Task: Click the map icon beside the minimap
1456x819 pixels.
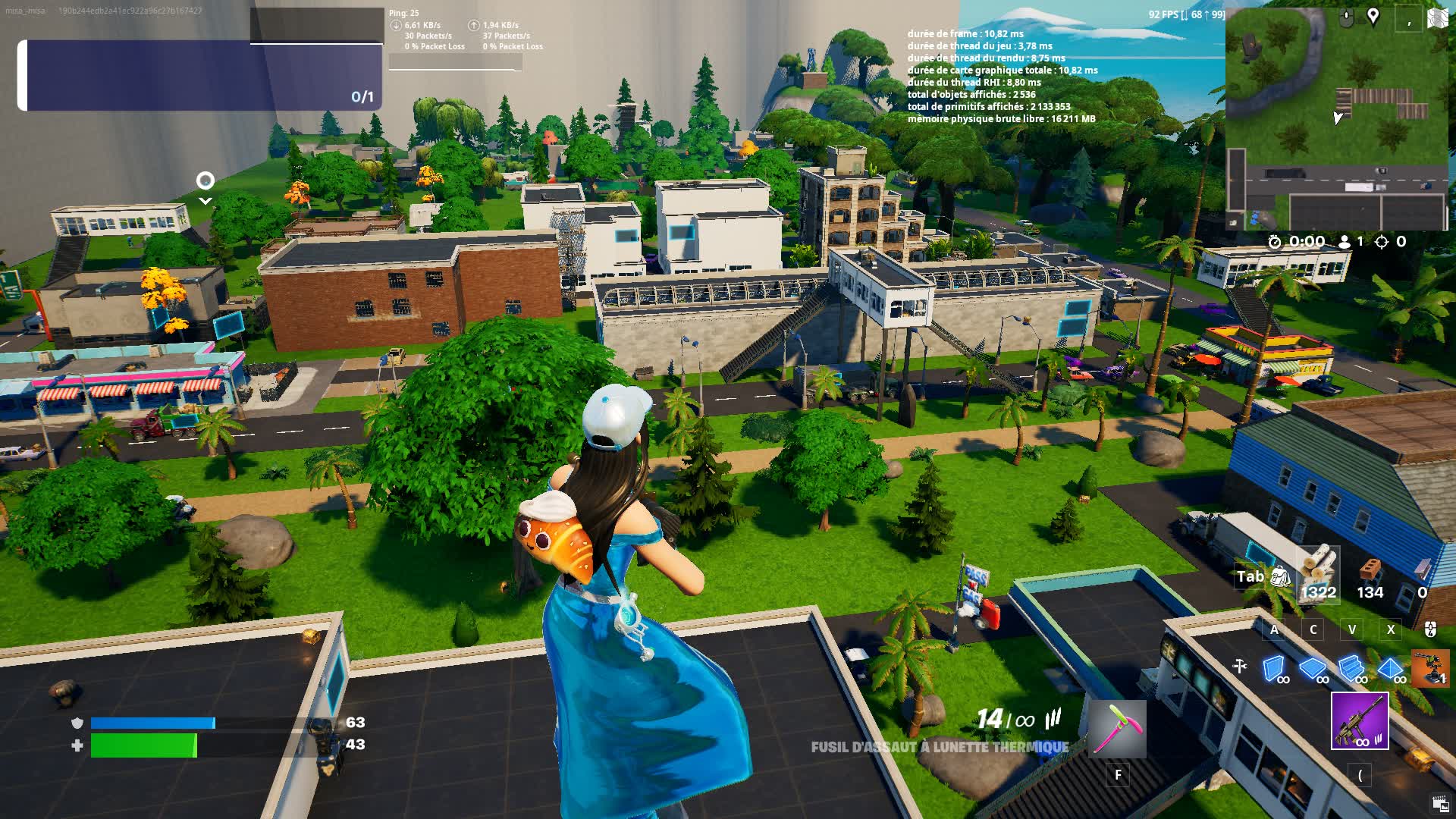Action: [x=1438, y=17]
